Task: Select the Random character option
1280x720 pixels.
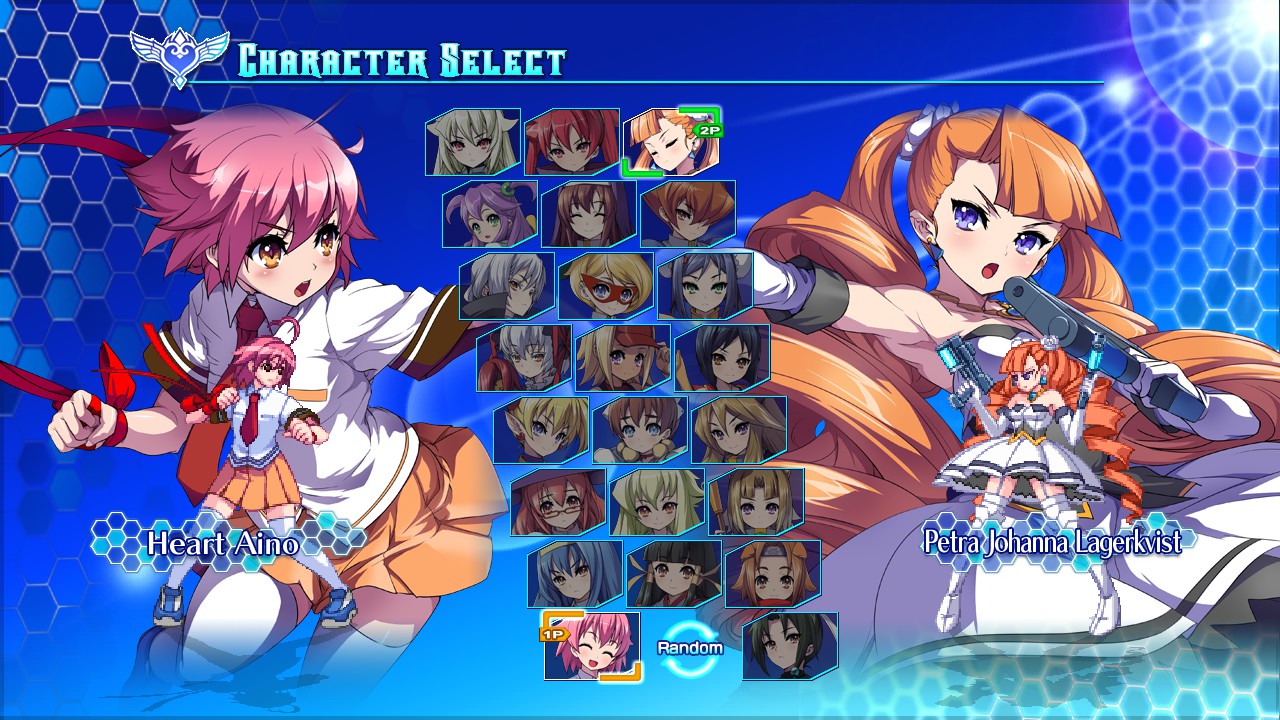Action: click(690, 646)
